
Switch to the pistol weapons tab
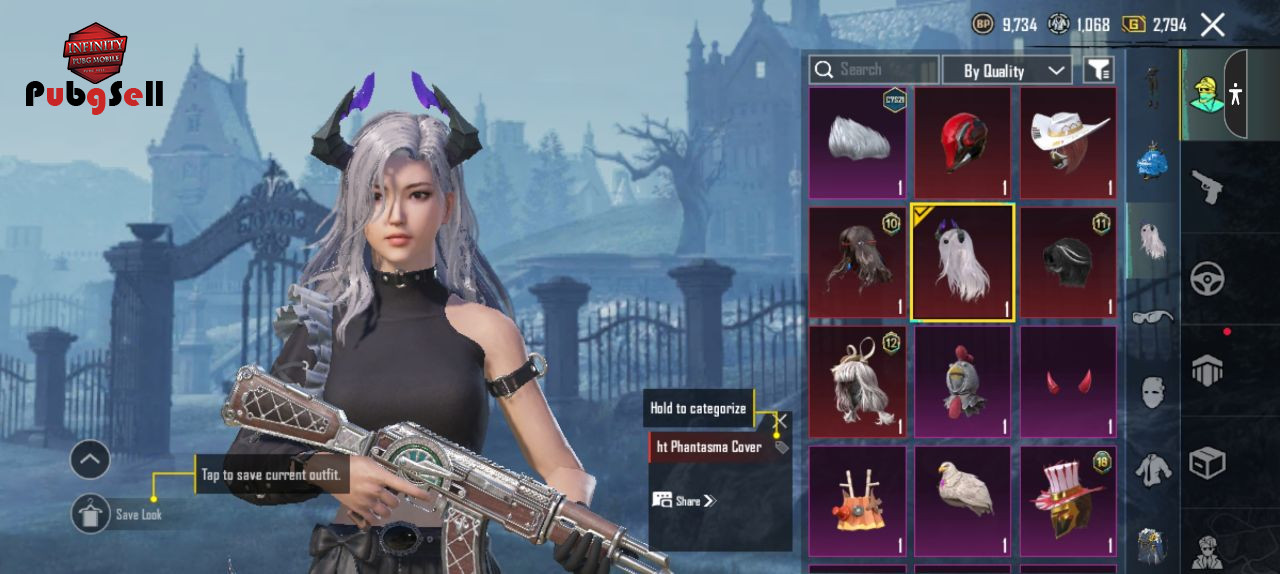pos(1208,187)
